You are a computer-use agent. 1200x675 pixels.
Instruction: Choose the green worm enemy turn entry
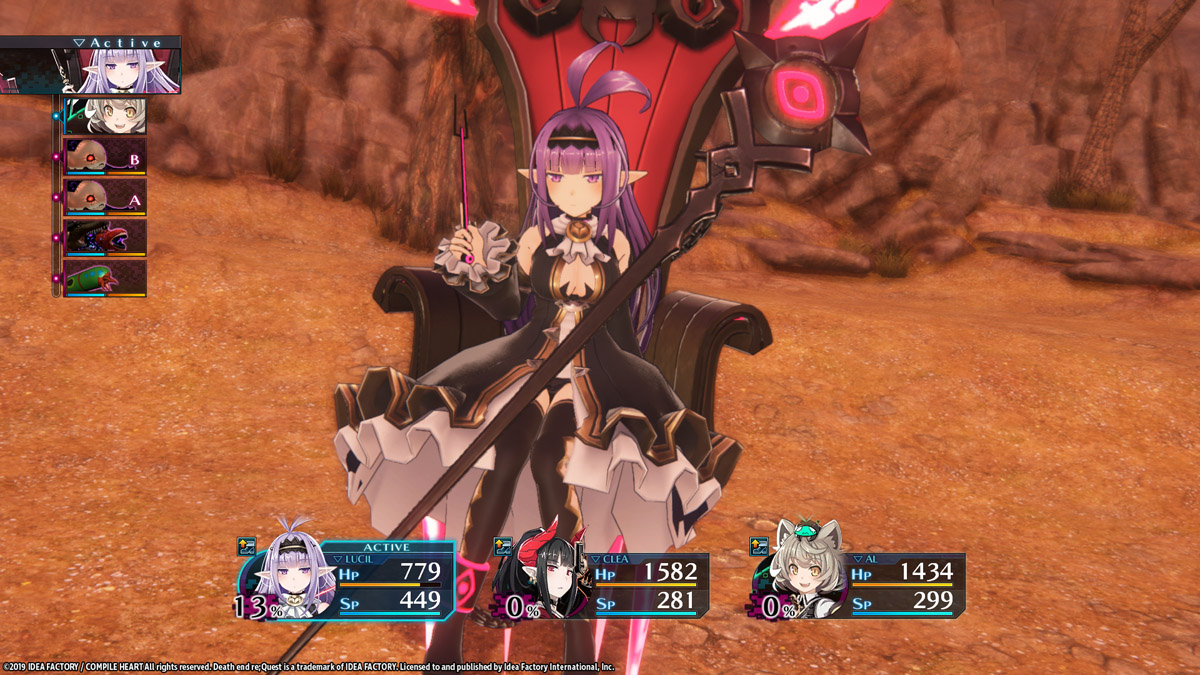[x=105, y=278]
